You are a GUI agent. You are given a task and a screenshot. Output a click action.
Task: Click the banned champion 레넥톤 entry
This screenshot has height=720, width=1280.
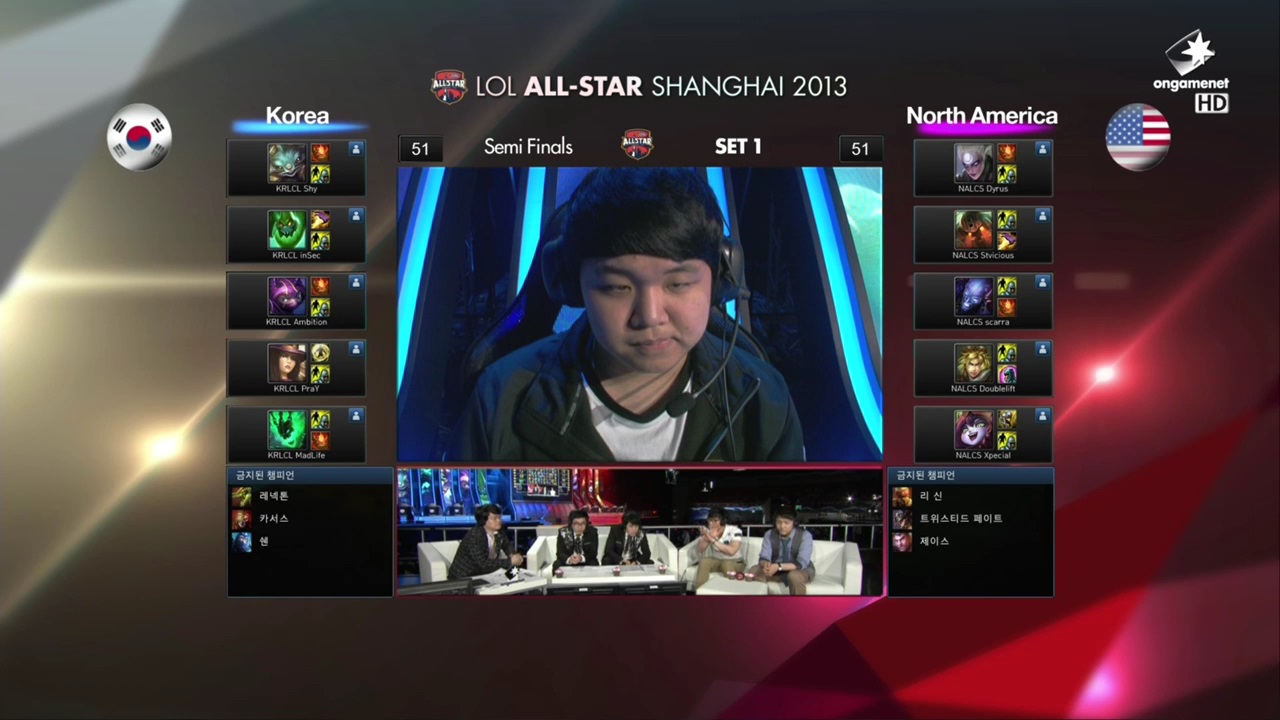(273, 496)
